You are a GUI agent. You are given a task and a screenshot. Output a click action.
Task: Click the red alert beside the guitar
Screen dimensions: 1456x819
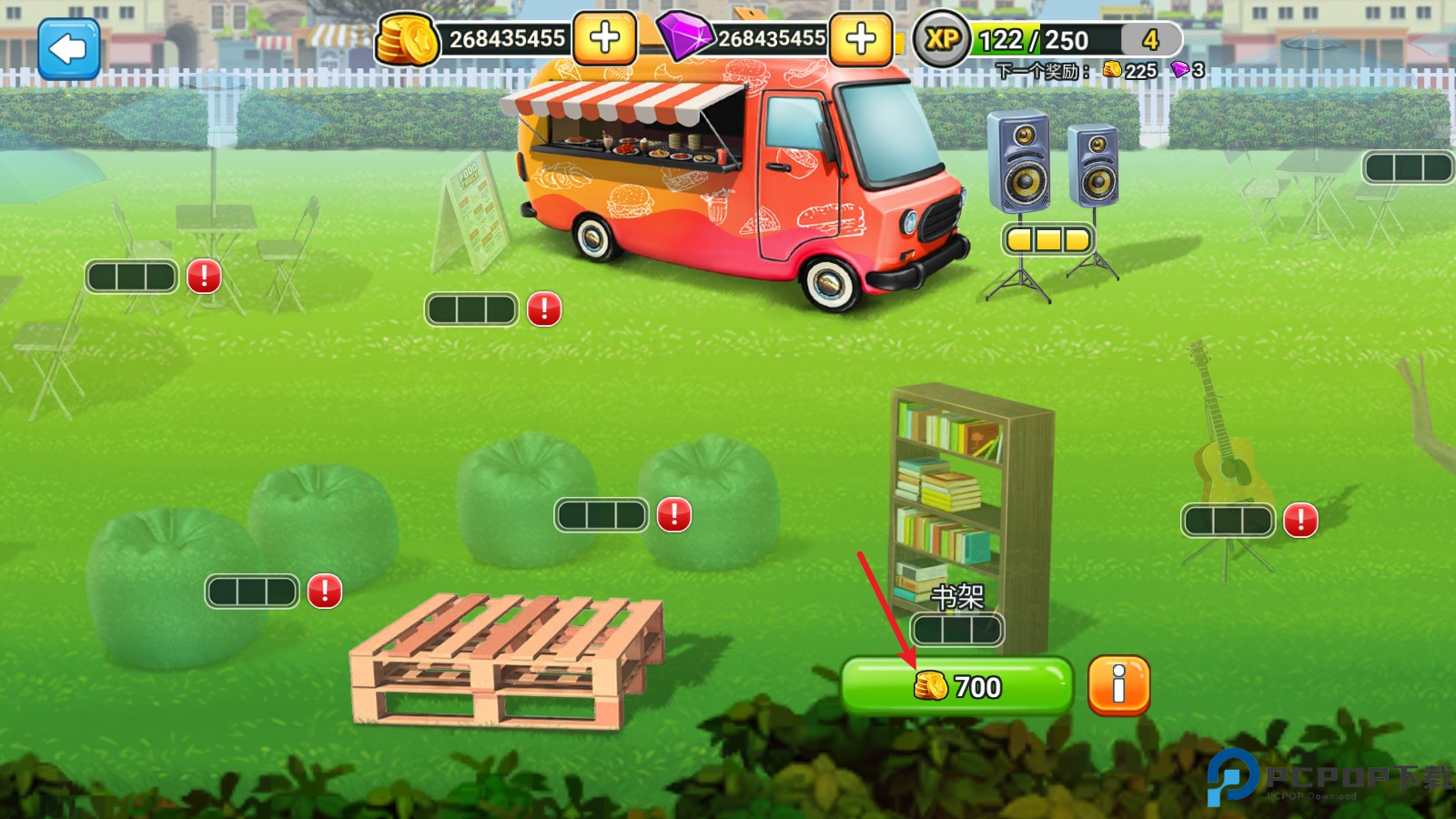(1300, 521)
